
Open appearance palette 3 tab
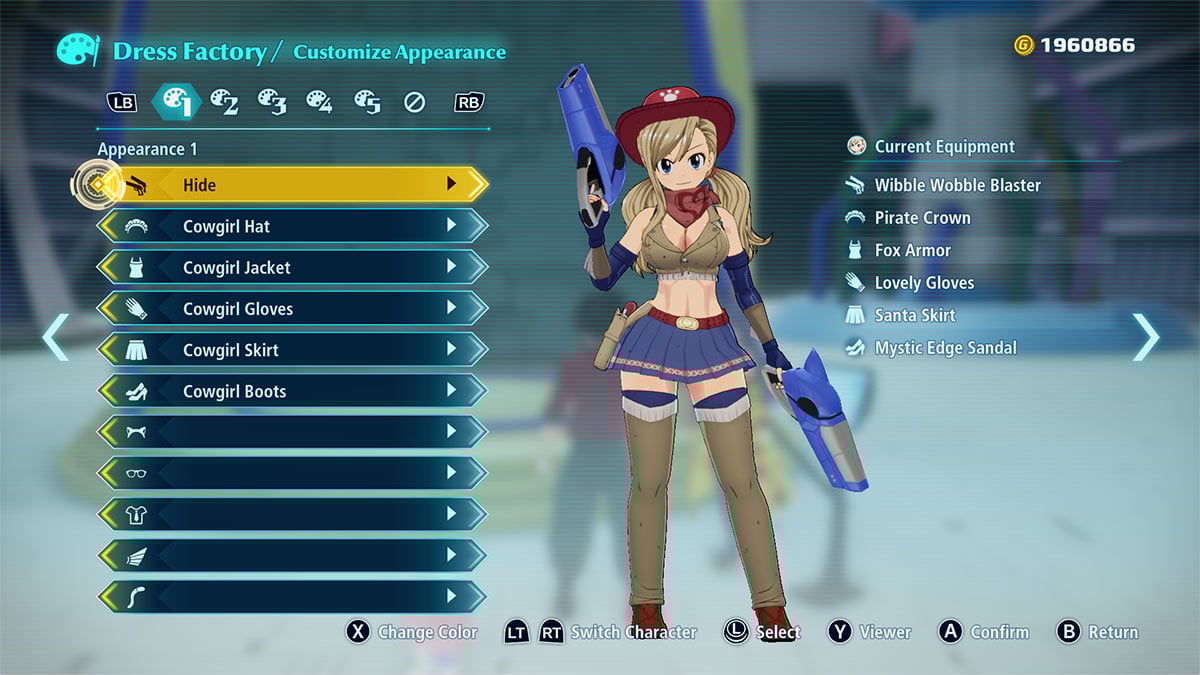[272, 101]
